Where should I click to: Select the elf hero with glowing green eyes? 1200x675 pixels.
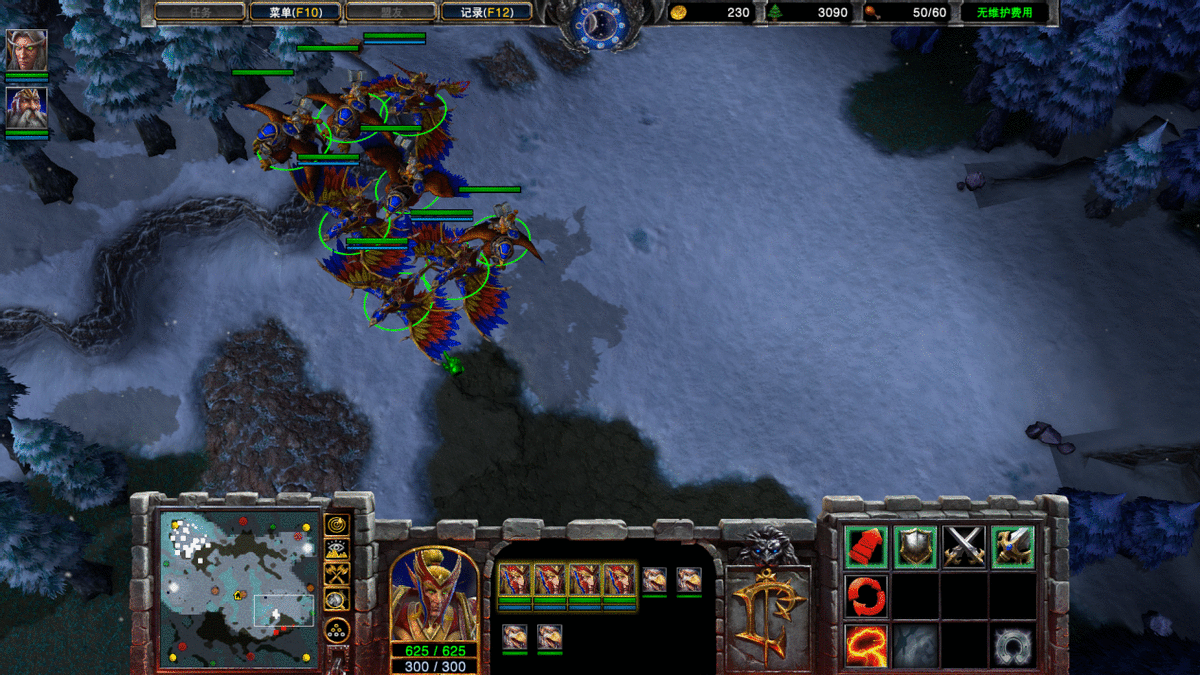click(26, 50)
